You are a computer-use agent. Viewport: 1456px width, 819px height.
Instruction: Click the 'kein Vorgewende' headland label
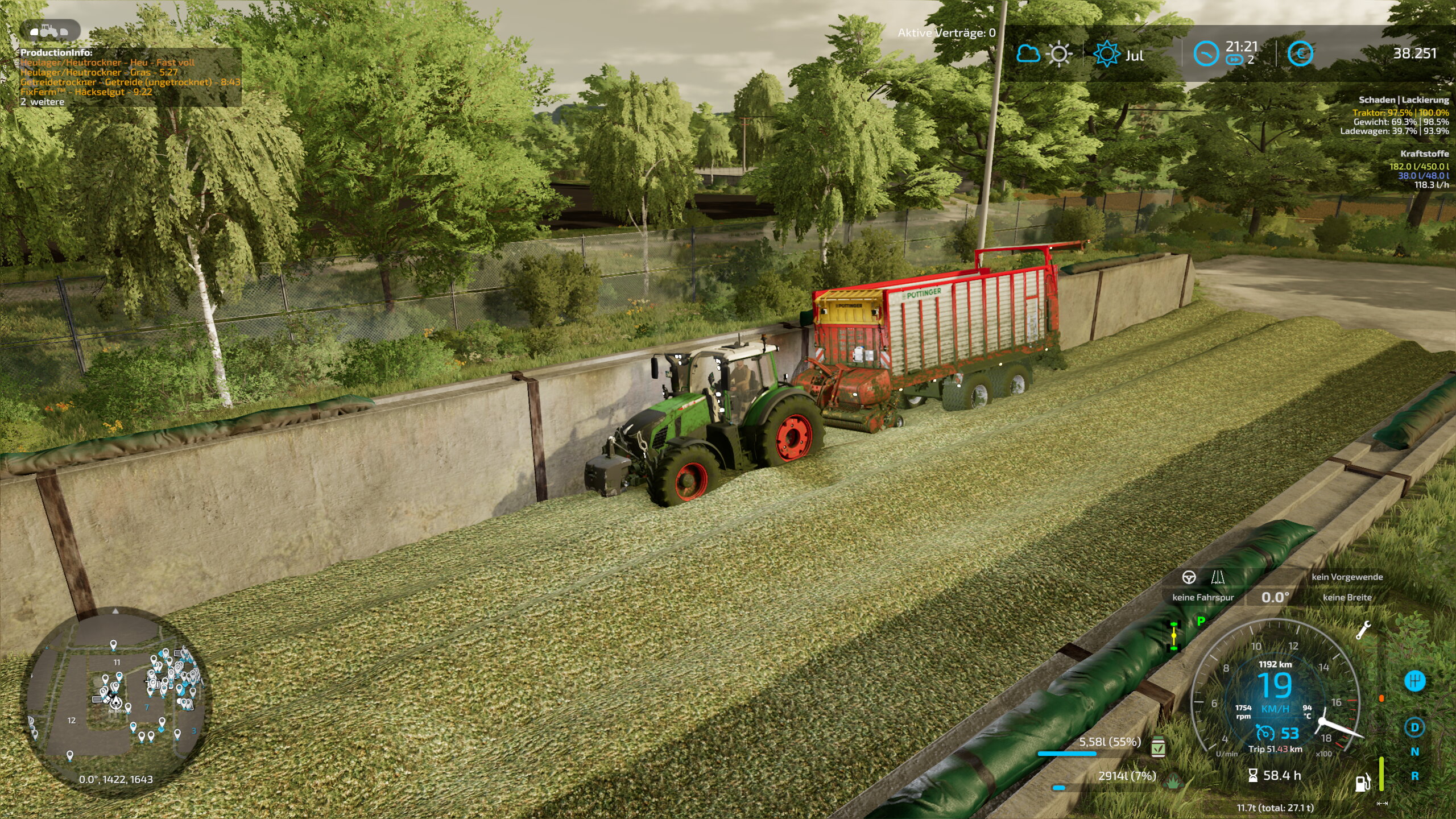point(1347,577)
